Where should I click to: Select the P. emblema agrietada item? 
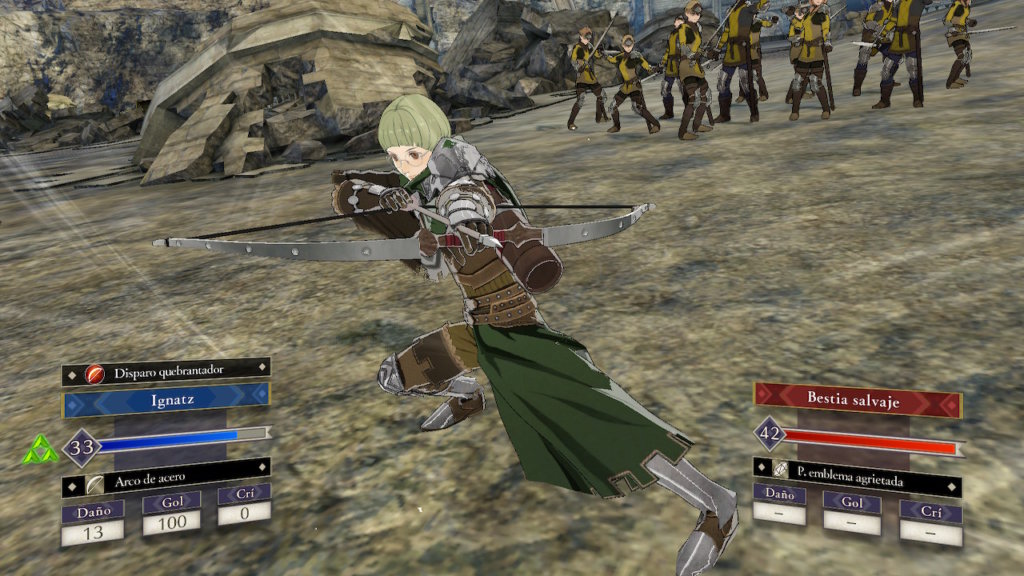(857, 480)
